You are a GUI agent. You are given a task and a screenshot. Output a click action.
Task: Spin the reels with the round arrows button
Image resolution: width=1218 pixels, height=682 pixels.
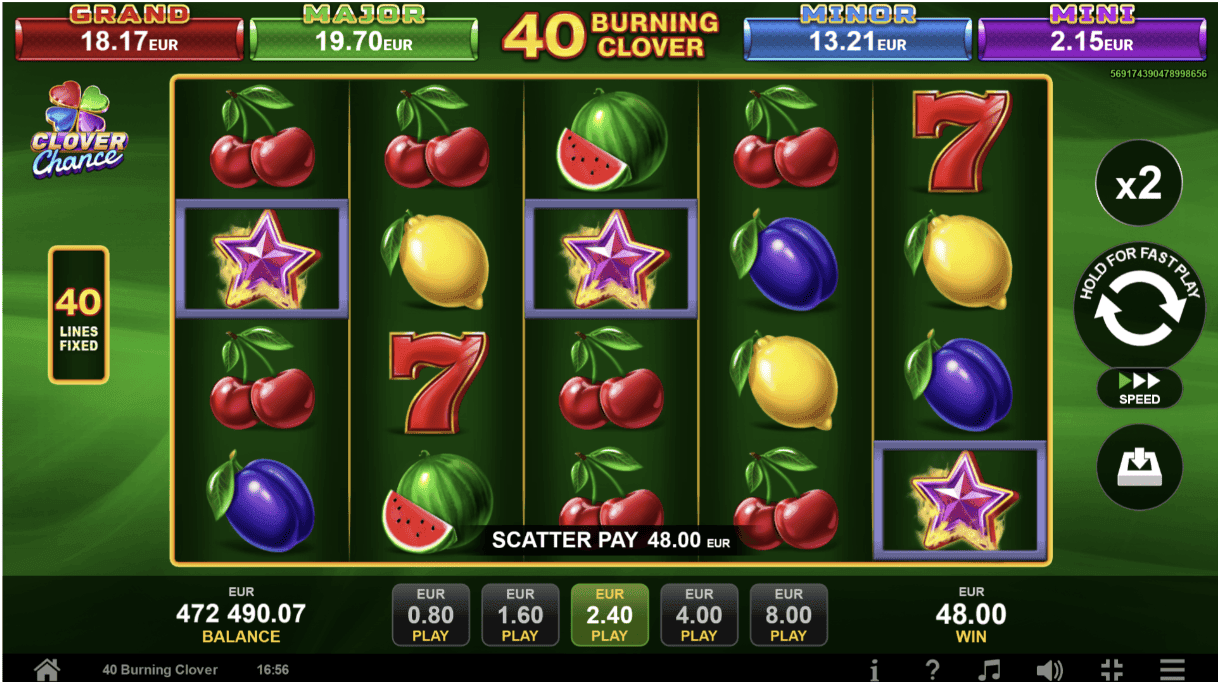(1138, 311)
